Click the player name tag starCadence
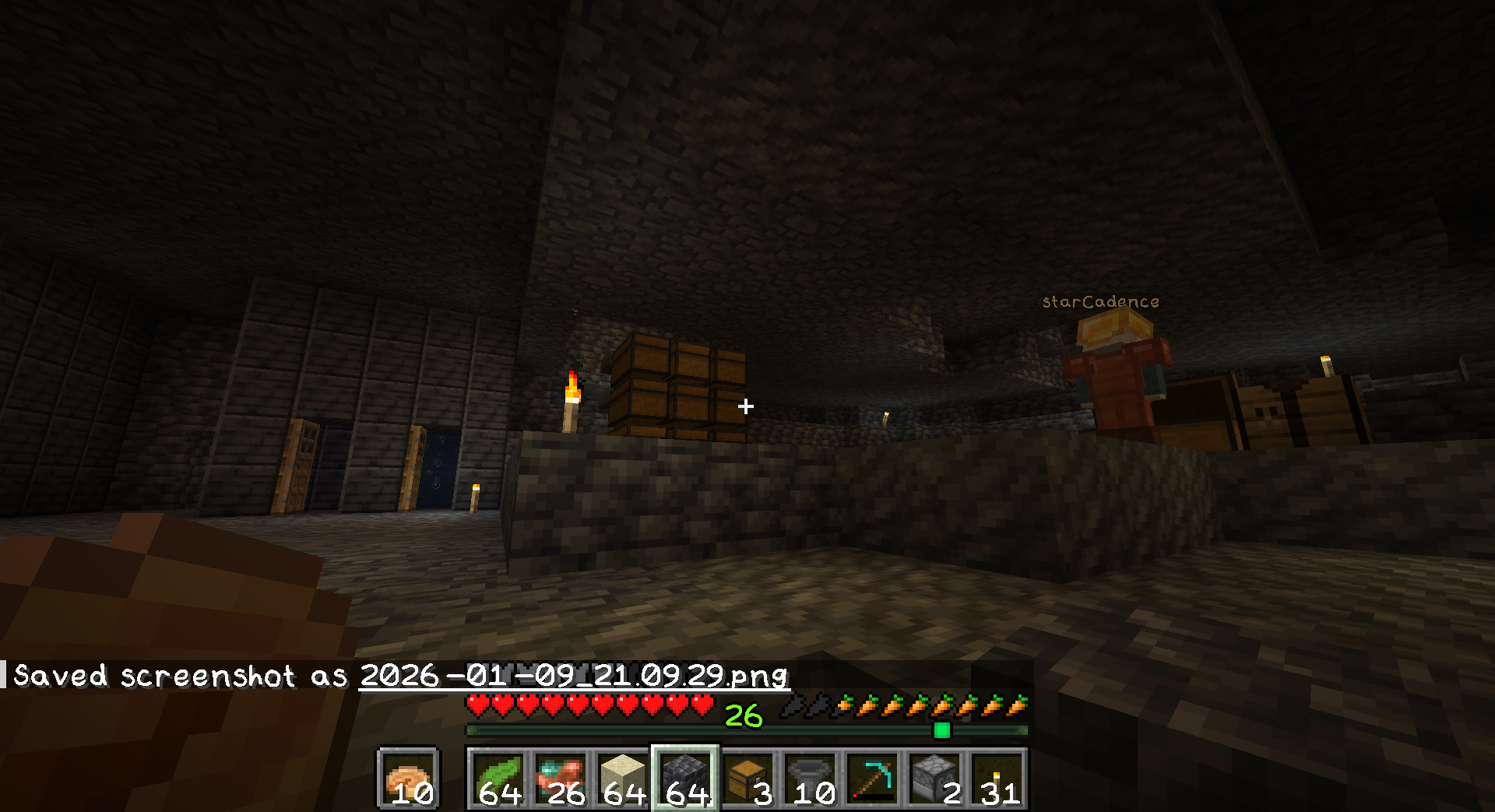 coord(1099,300)
